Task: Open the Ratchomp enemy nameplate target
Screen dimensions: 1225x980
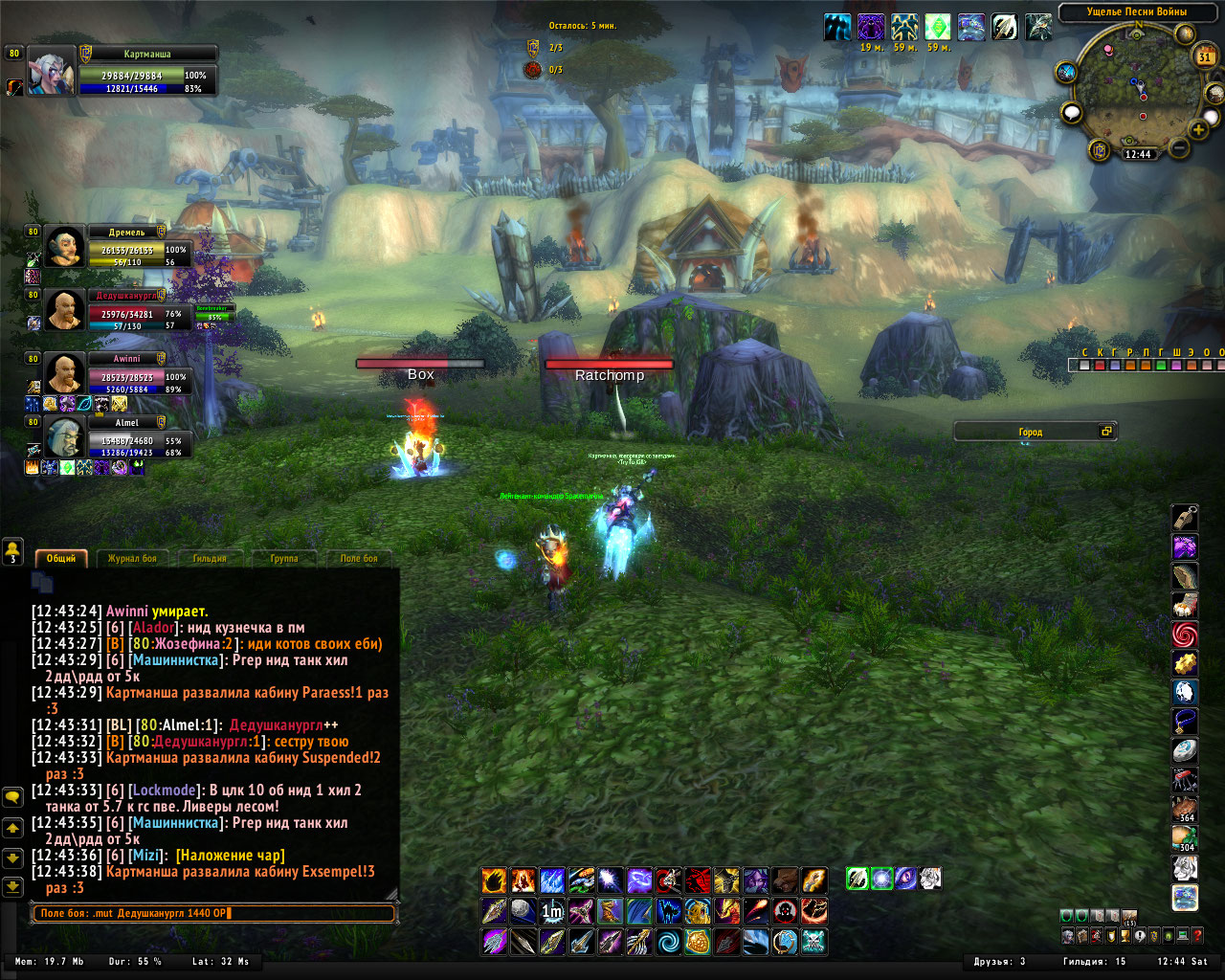Action: coord(609,365)
